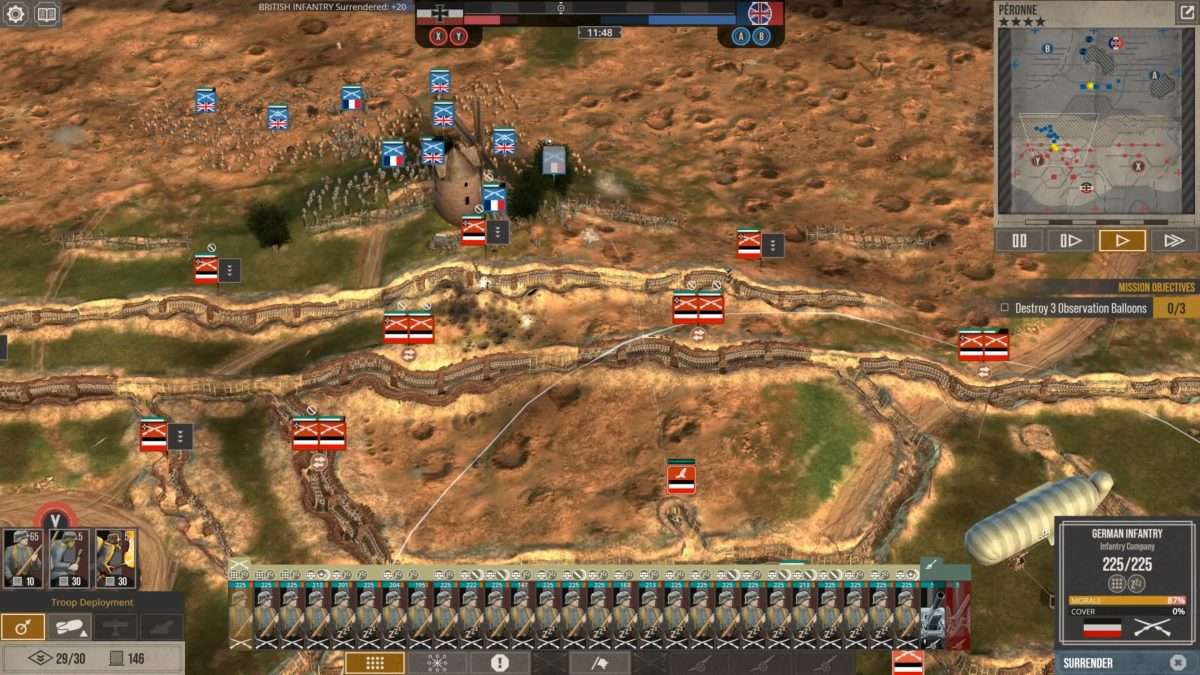Set game to slow-motion speed

point(1070,240)
